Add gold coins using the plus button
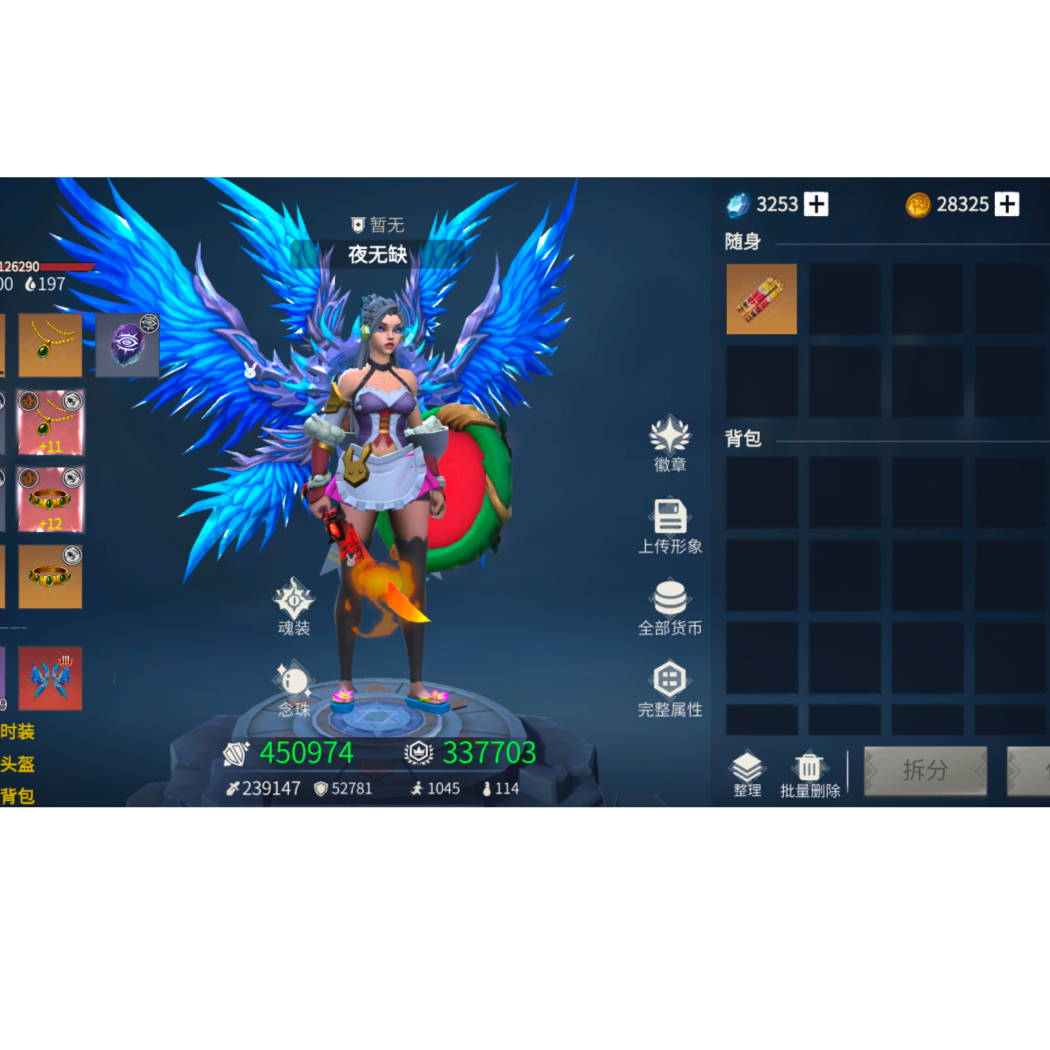Screen dimensions: 1050x1050 tap(1007, 204)
